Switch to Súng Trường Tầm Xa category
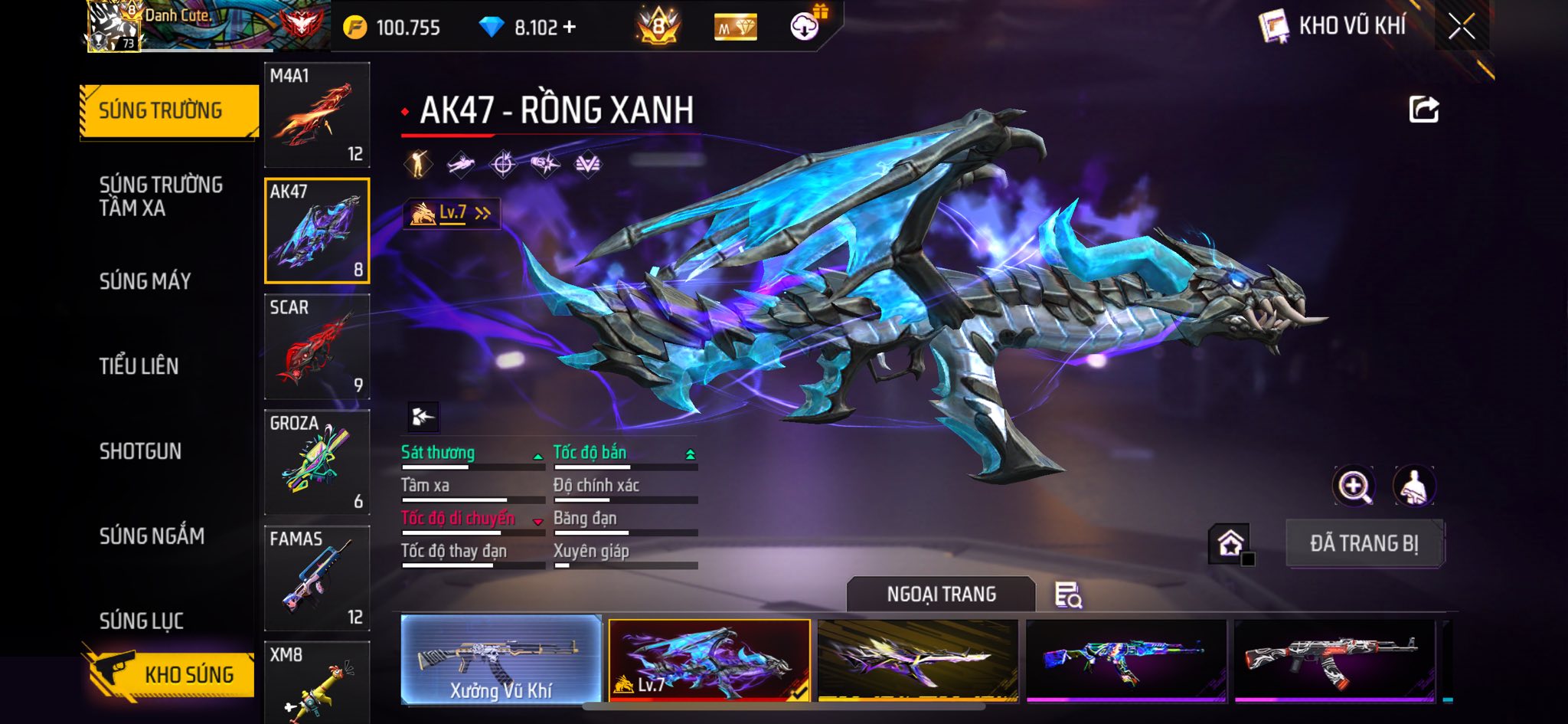1568x724 pixels. tap(161, 196)
